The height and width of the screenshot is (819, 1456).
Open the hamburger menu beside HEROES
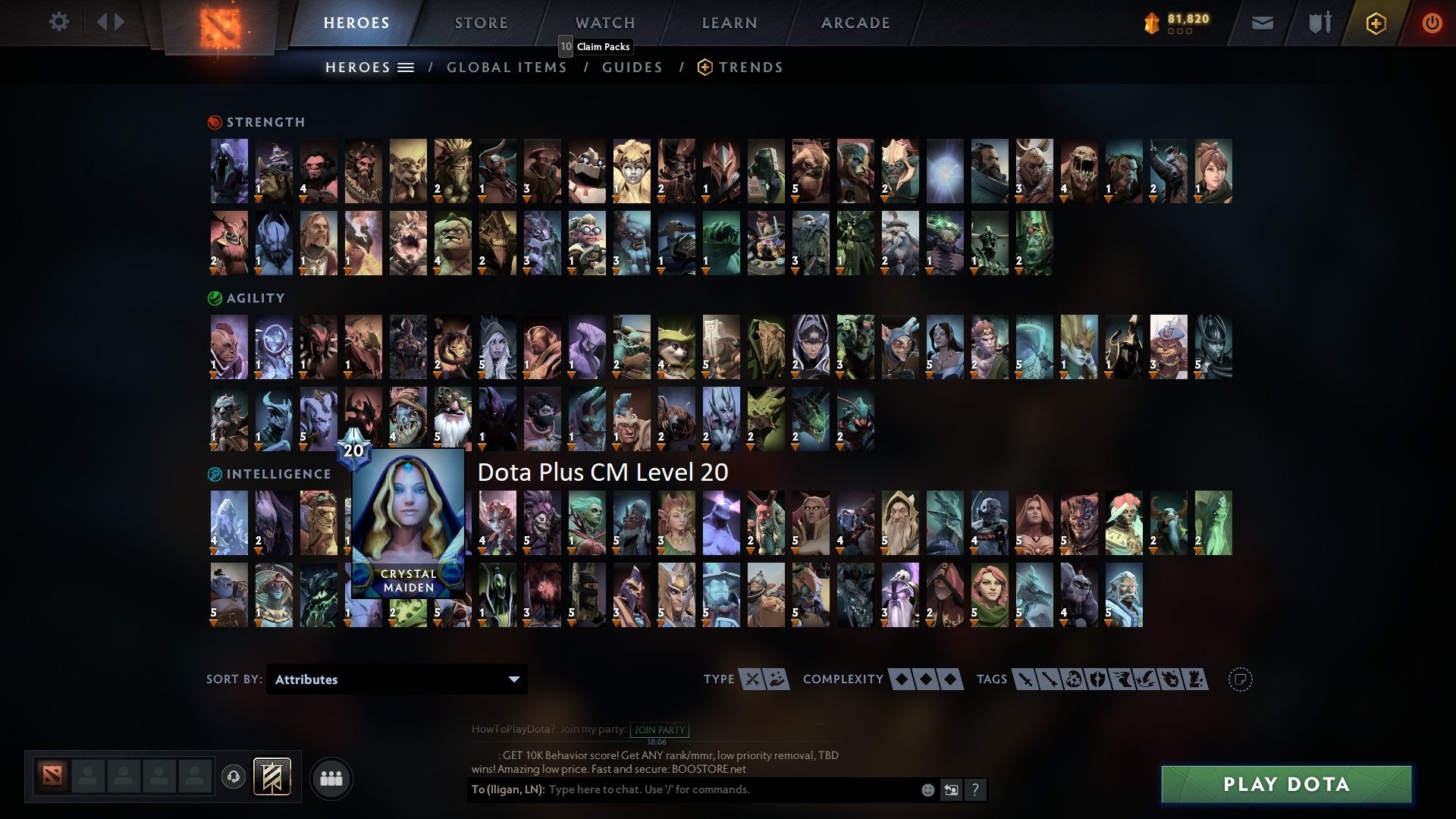point(406,67)
